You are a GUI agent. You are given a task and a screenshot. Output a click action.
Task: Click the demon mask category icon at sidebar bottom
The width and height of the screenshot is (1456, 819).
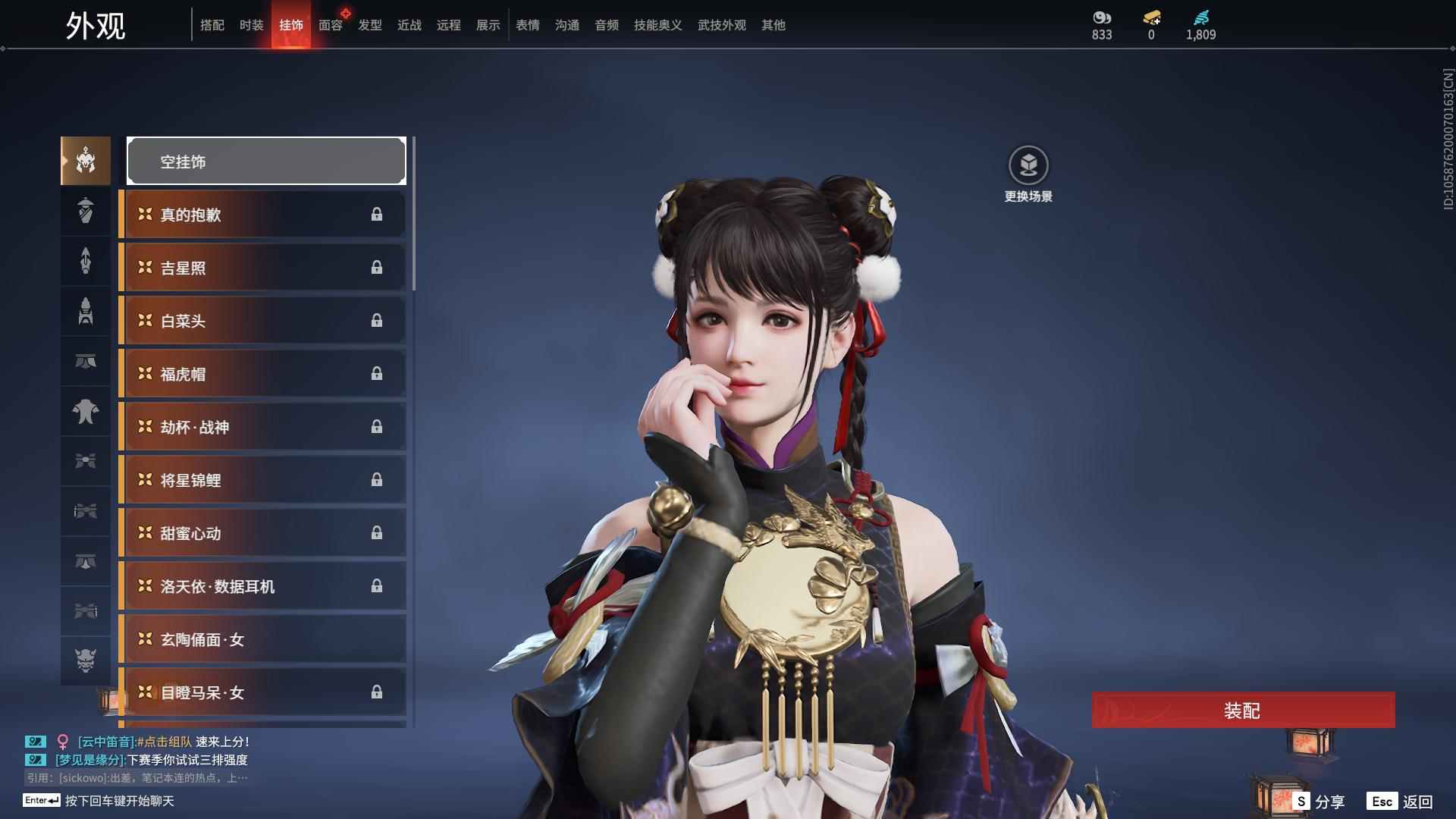pyautogui.click(x=85, y=660)
